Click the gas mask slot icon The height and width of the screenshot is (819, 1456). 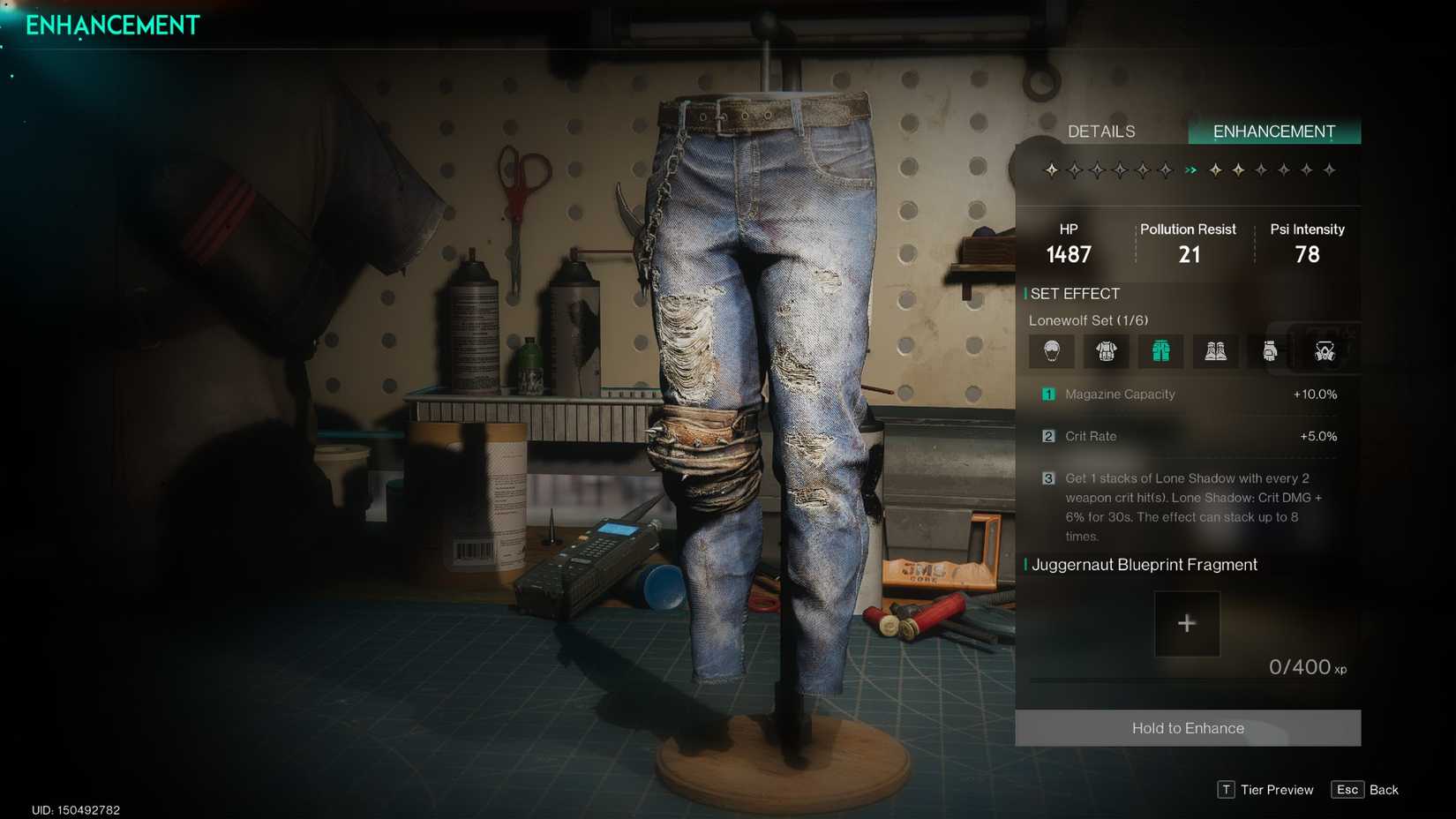click(x=1323, y=350)
